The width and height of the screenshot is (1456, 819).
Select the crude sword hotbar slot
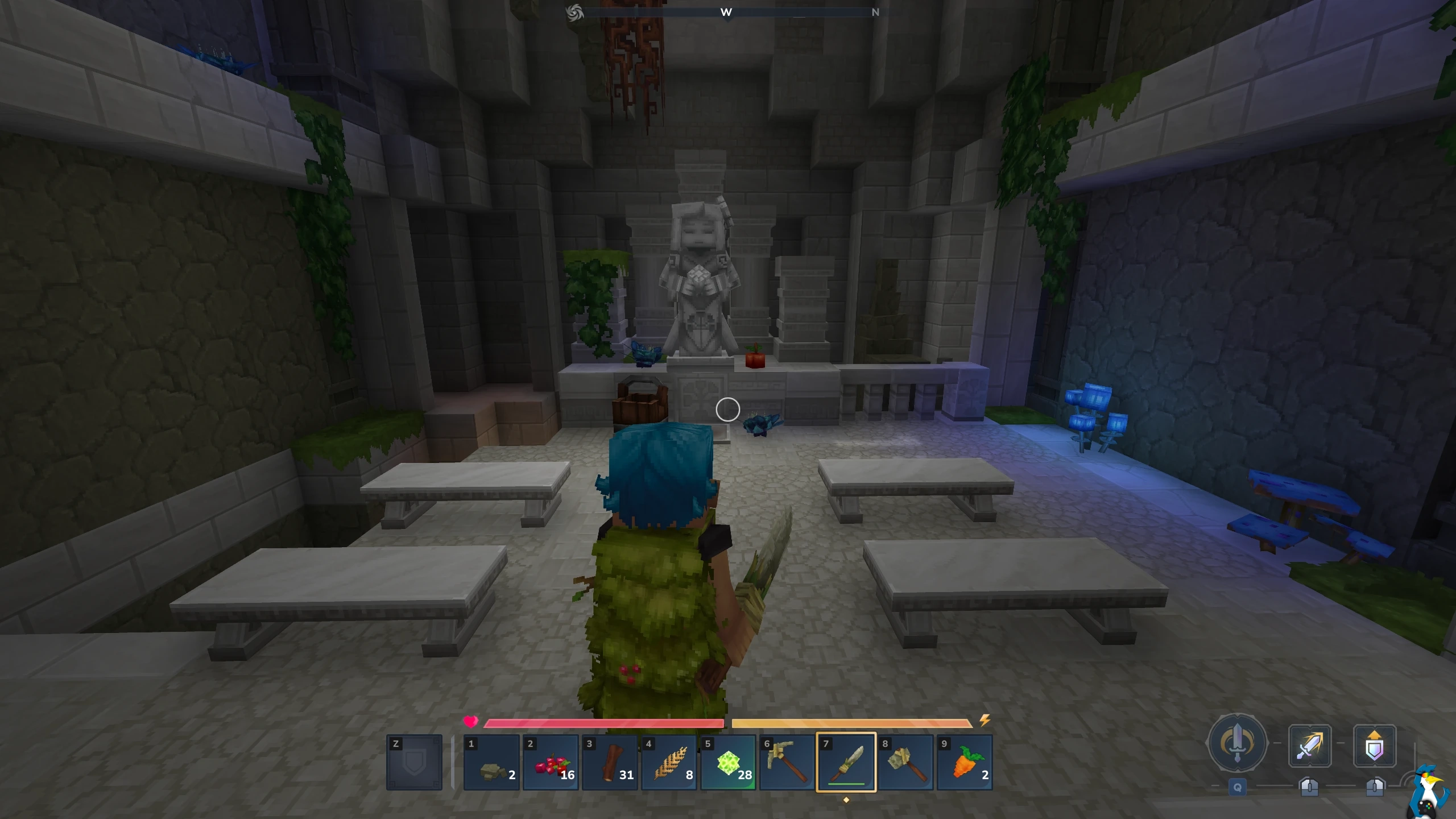846,763
